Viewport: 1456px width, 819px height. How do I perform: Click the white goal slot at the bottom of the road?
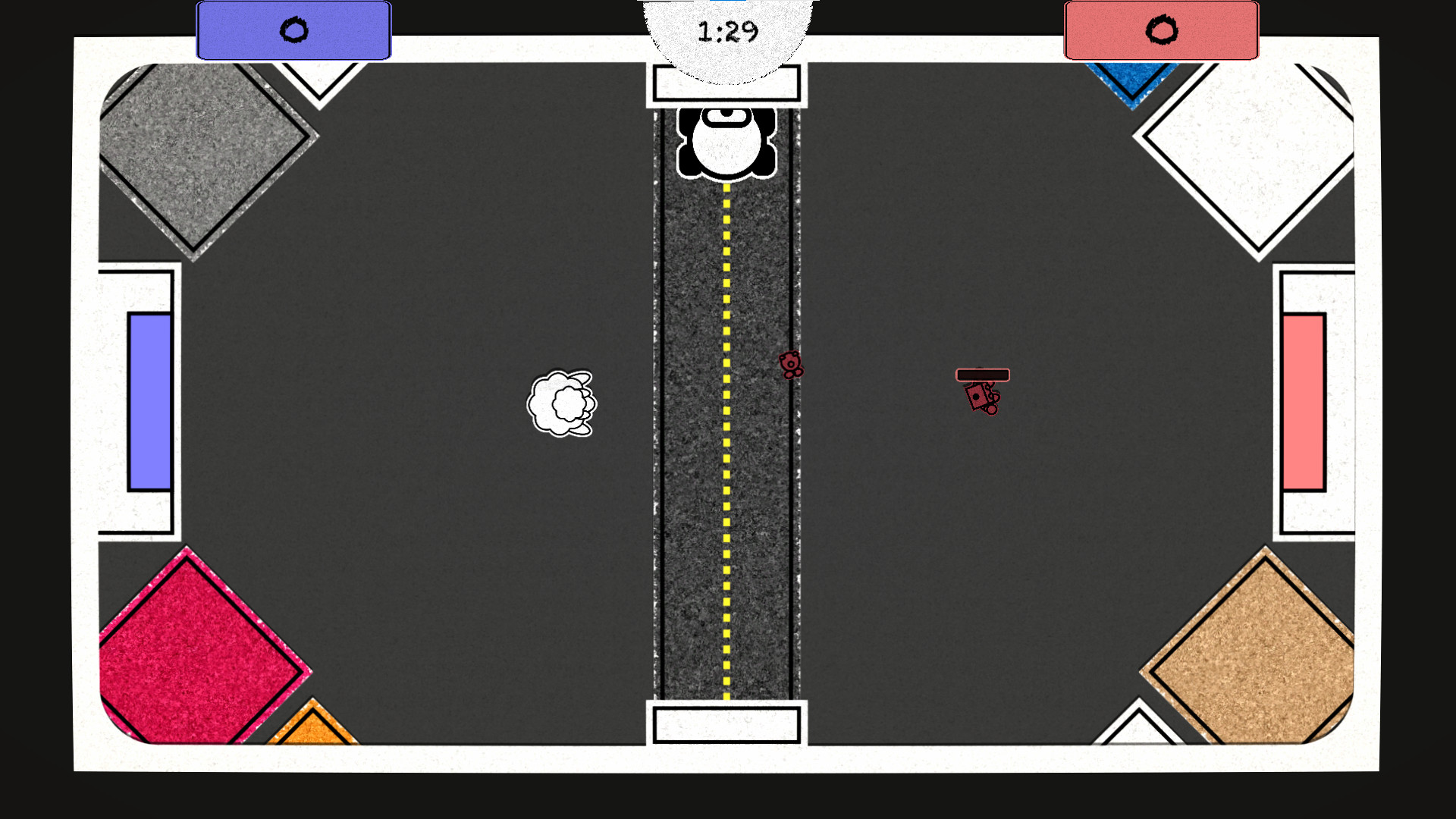[x=726, y=726]
